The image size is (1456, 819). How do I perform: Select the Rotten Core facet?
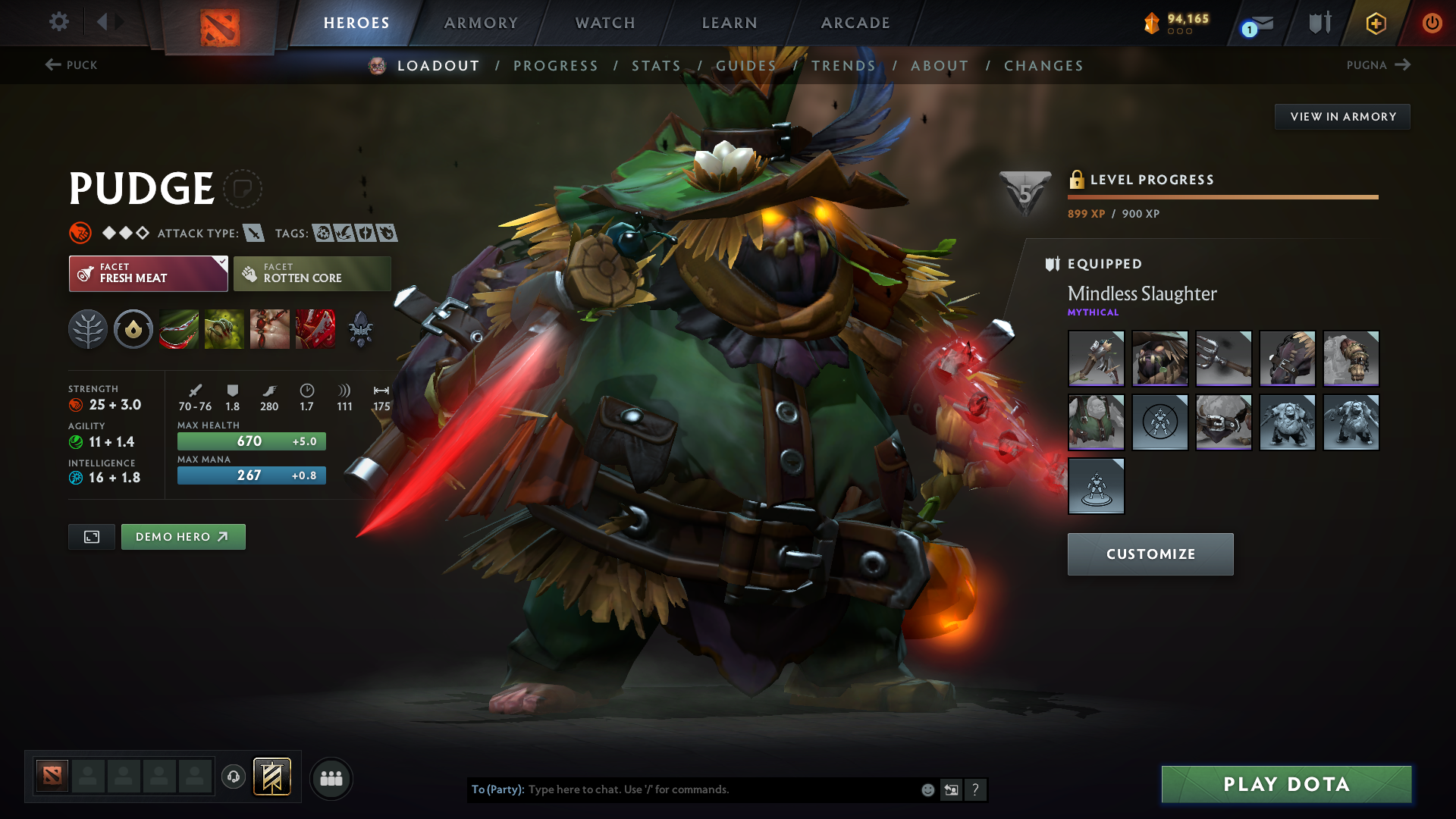(312, 273)
